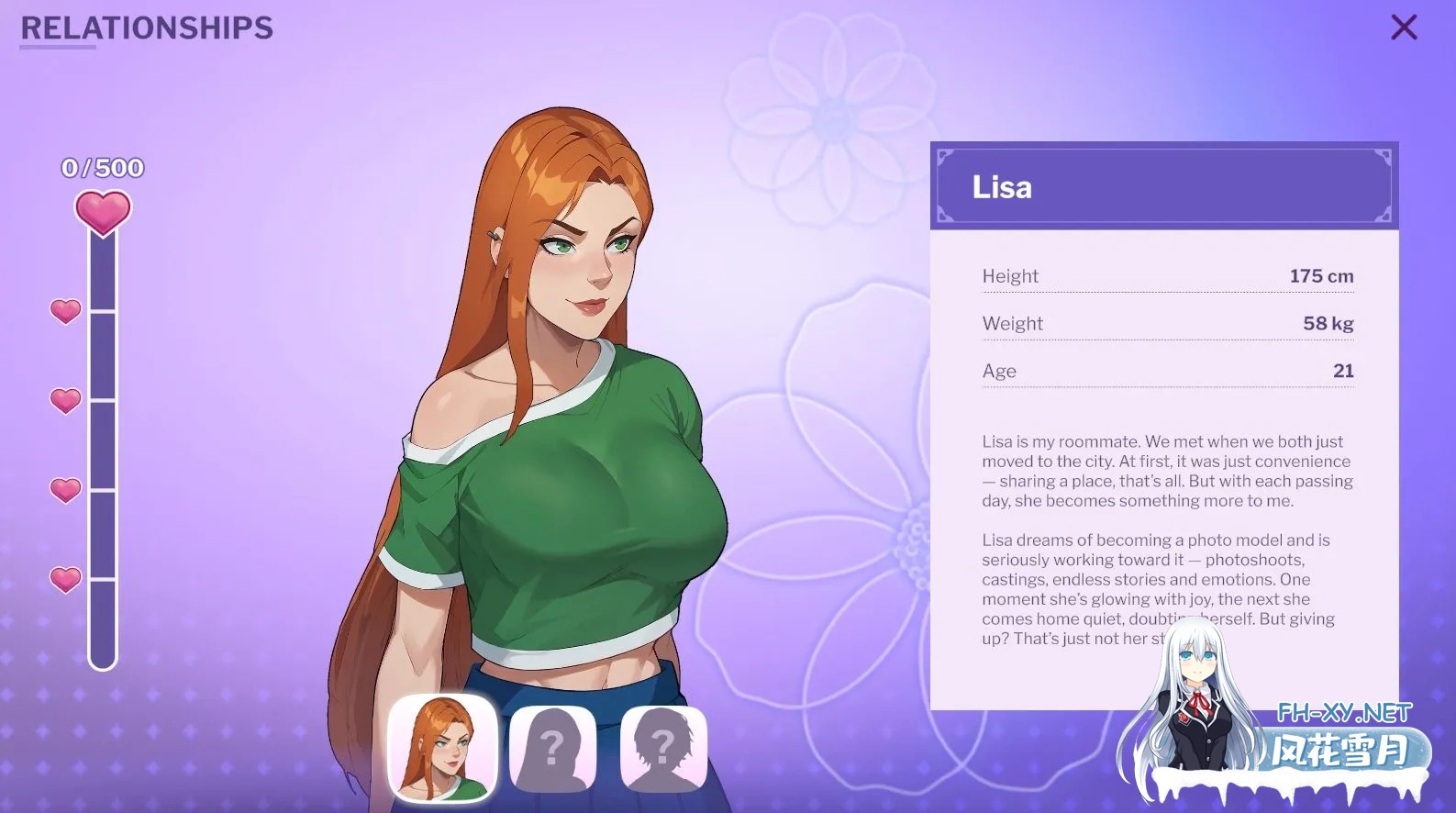Click the Lisa name header banner
Screen dimensions: 1456x813
pos(1163,186)
